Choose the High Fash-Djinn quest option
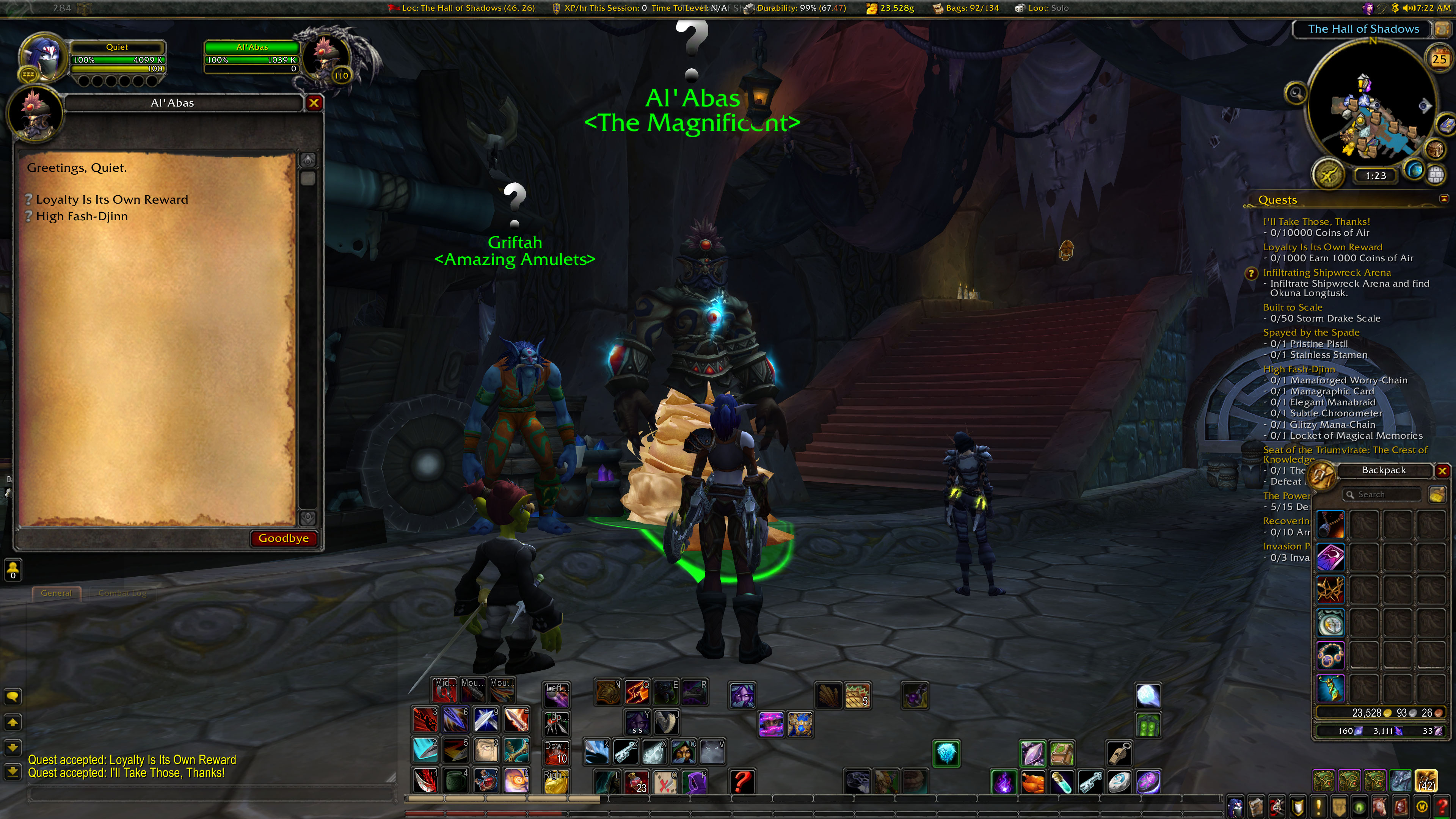 click(82, 217)
